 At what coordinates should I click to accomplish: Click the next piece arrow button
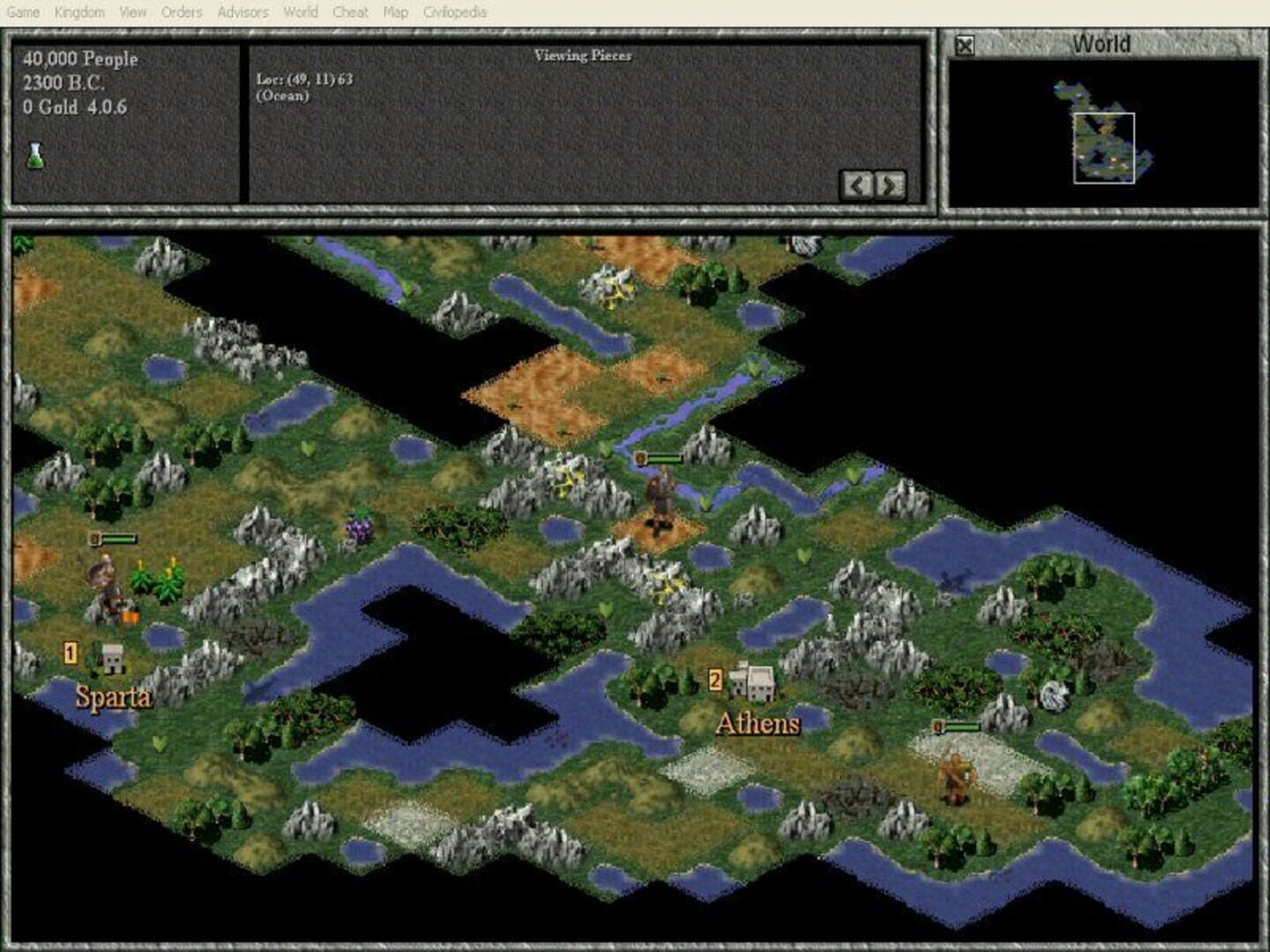click(x=891, y=184)
